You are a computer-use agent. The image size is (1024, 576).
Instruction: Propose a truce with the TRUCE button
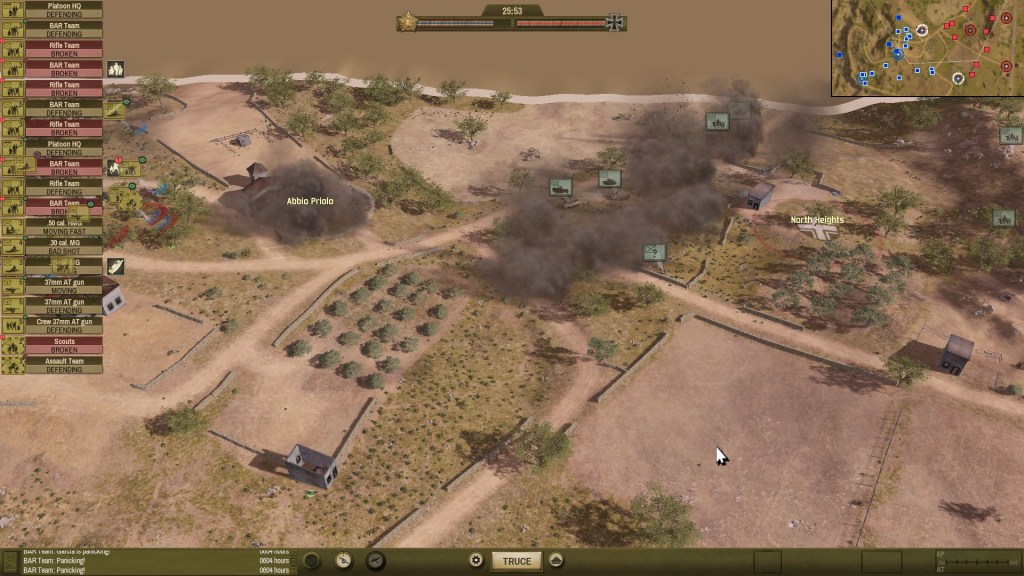517,561
